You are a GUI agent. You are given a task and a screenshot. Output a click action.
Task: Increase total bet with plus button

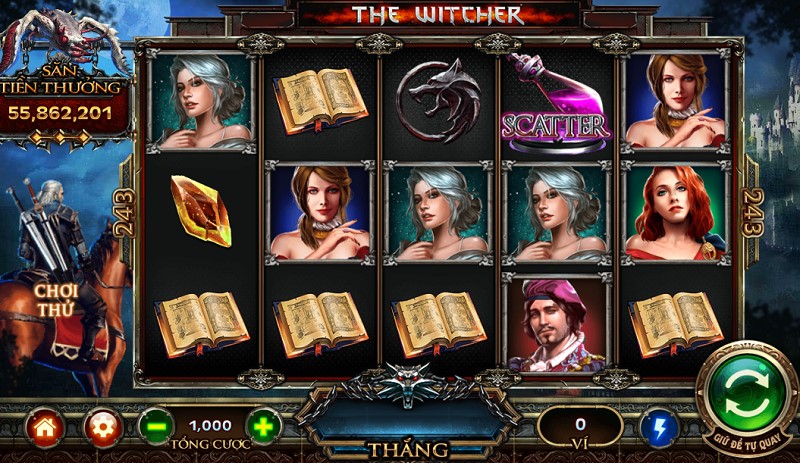pyautogui.click(x=263, y=428)
